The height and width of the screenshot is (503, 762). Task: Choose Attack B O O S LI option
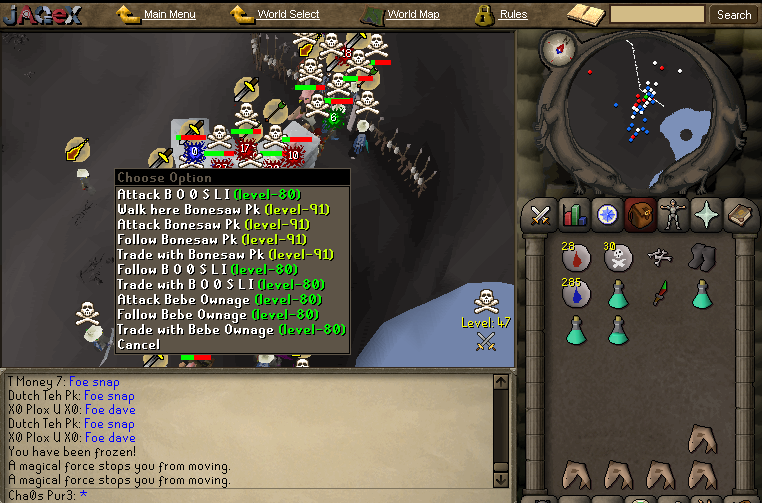coord(208,194)
